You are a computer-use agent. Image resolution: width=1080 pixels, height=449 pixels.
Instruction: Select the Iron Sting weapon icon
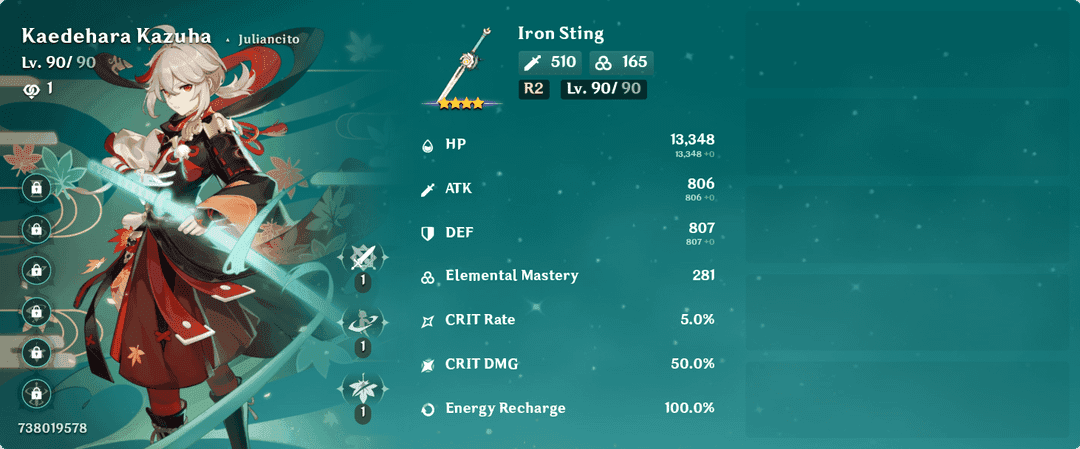coord(460,65)
